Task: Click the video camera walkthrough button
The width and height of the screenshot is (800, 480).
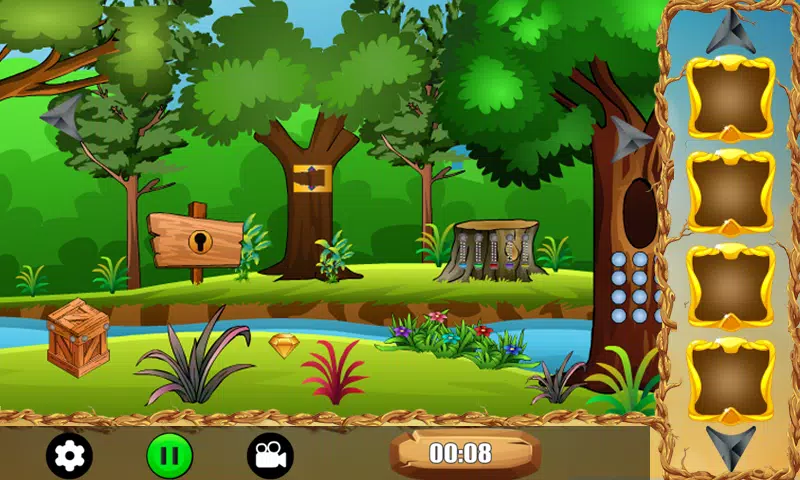Action: point(270,456)
